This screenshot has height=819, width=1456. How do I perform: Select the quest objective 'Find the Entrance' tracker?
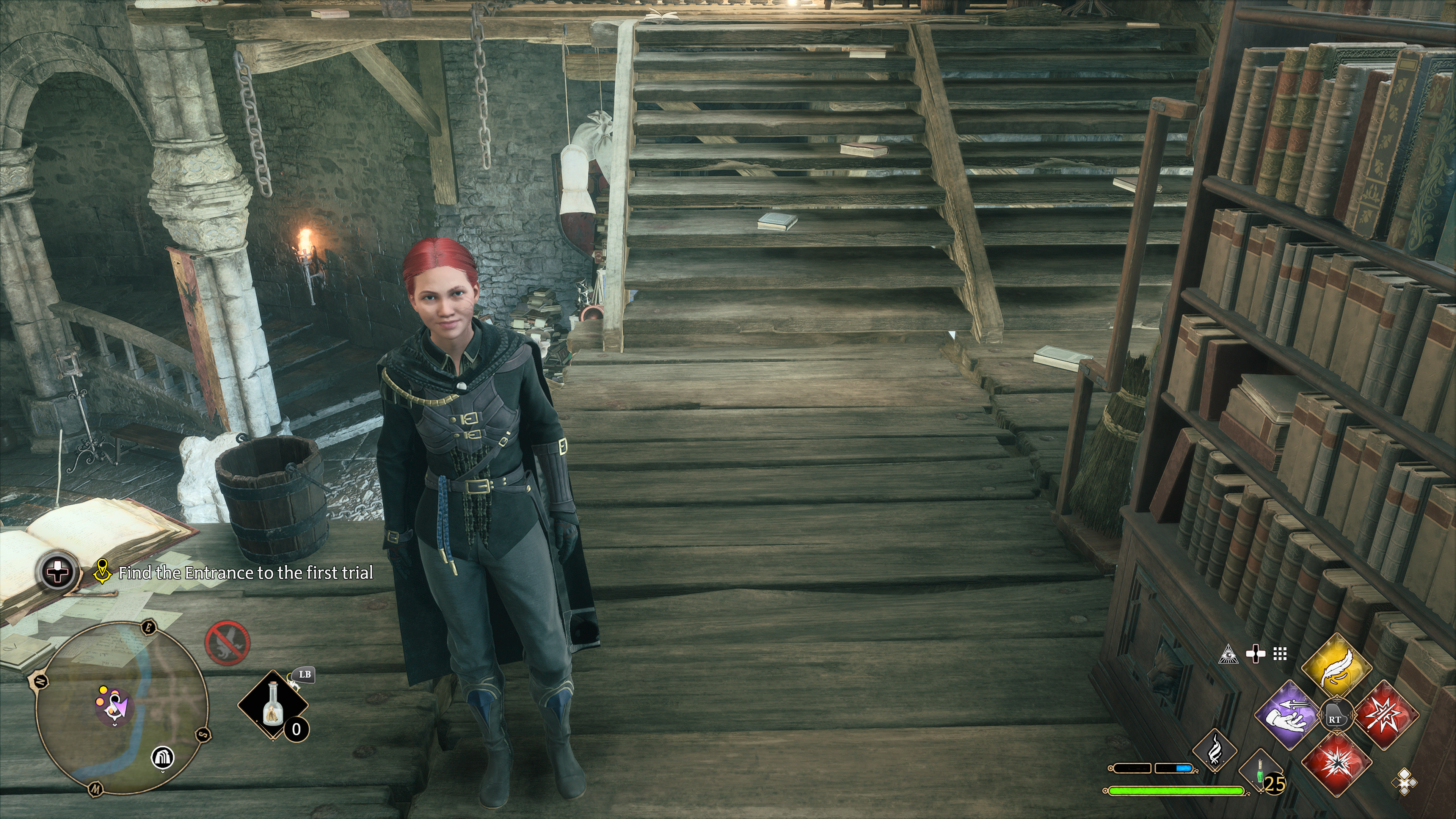(x=245, y=573)
